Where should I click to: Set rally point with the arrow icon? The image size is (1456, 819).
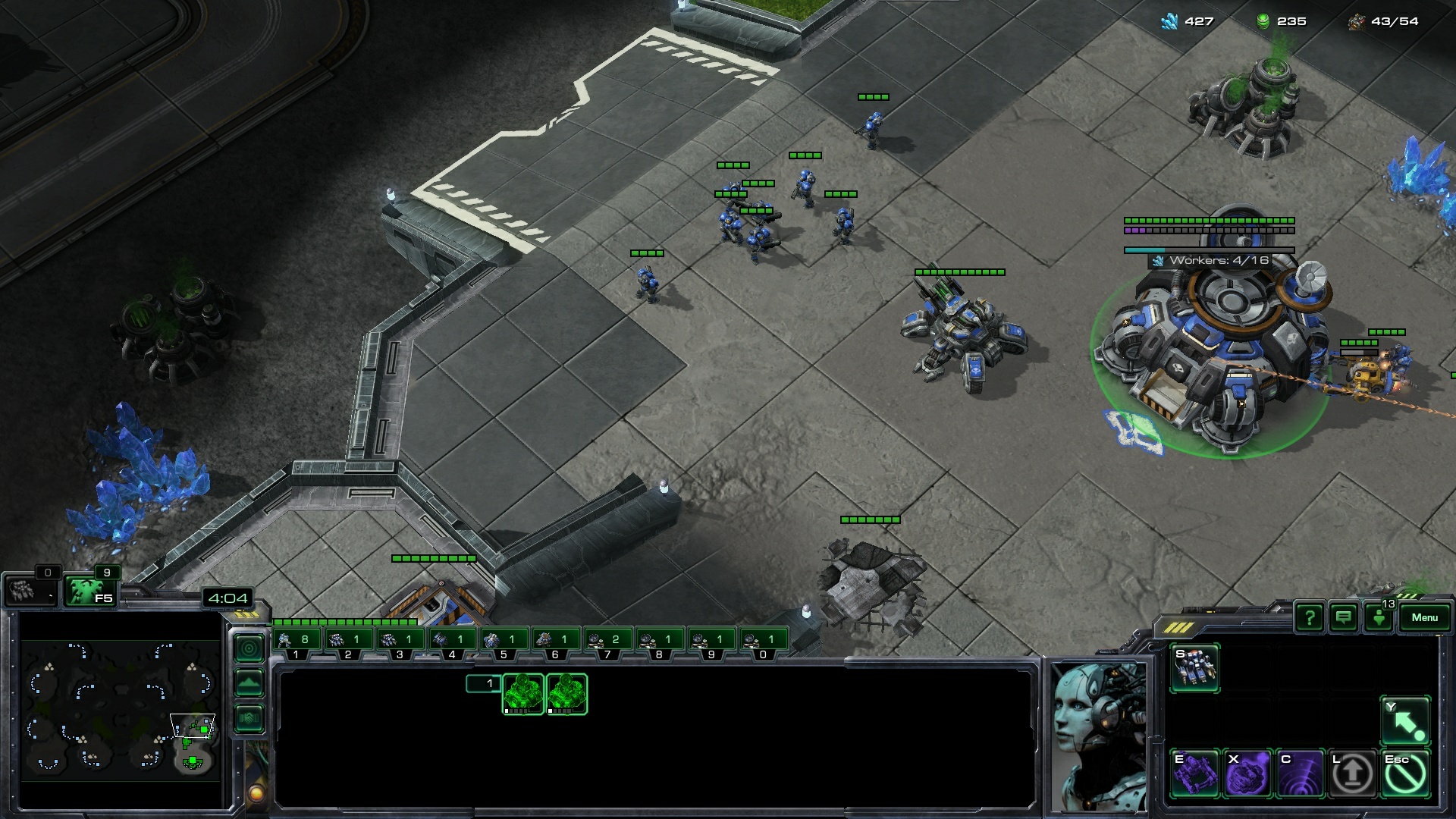click(x=1405, y=721)
